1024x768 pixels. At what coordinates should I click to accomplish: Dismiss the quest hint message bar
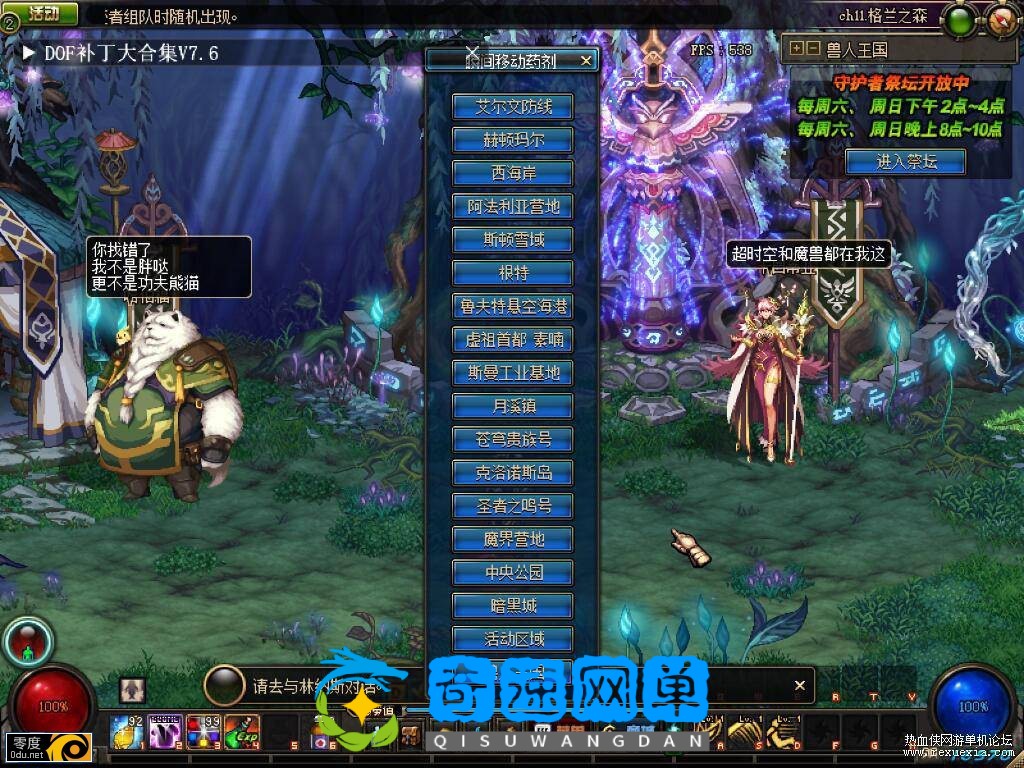click(799, 686)
